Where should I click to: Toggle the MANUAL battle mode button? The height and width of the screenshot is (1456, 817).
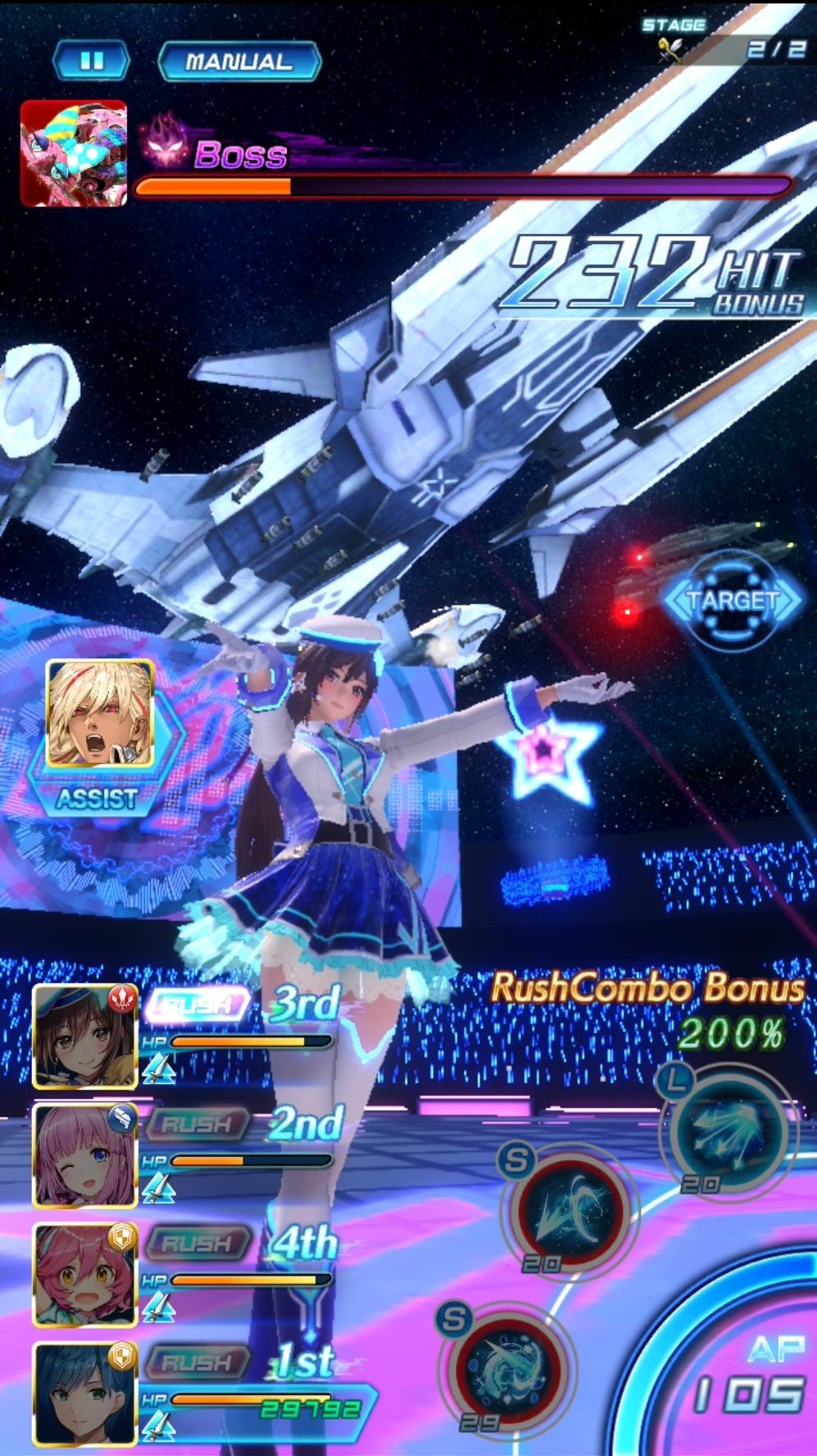click(x=238, y=62)
